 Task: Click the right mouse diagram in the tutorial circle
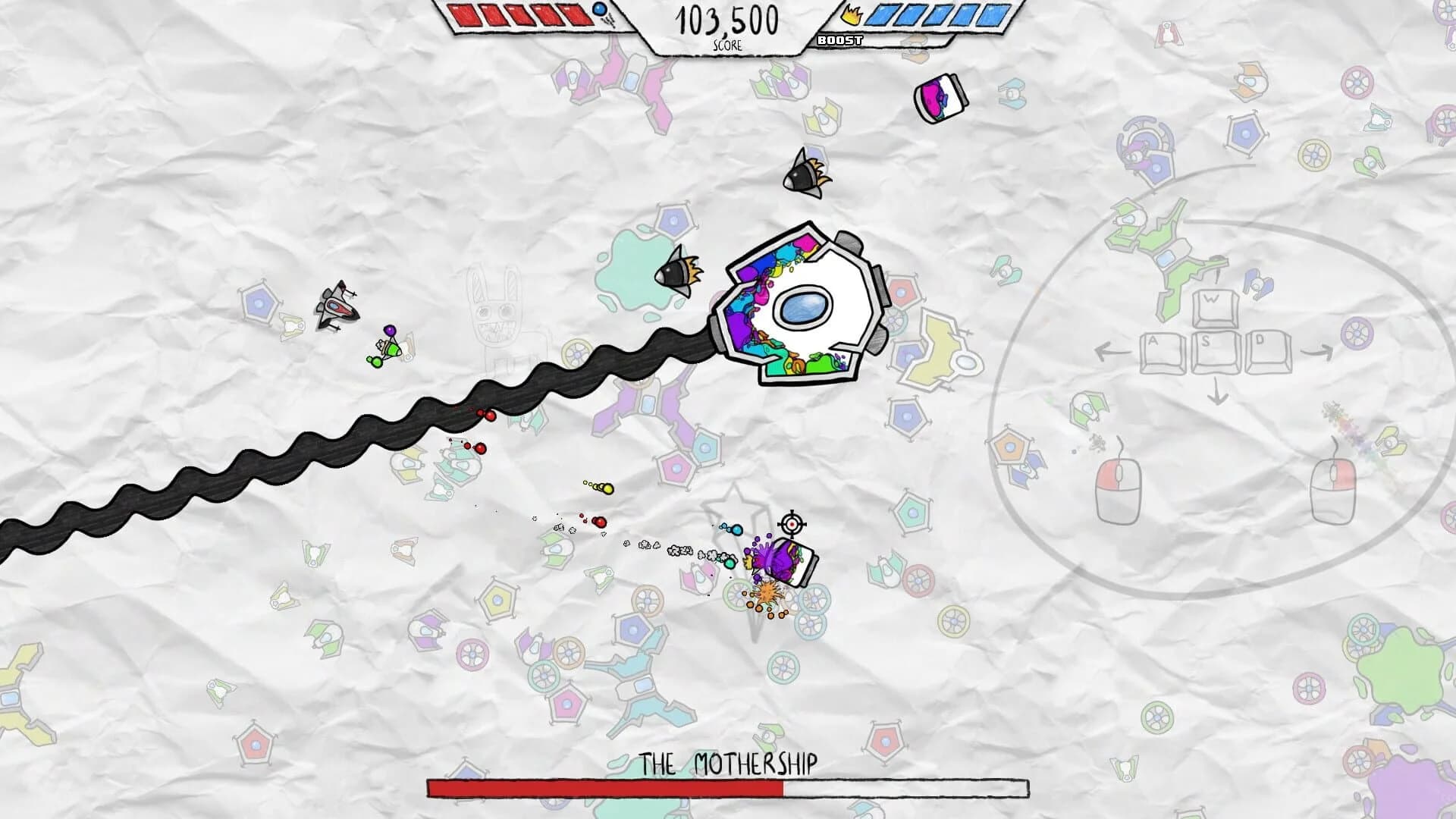(1334, 490)
